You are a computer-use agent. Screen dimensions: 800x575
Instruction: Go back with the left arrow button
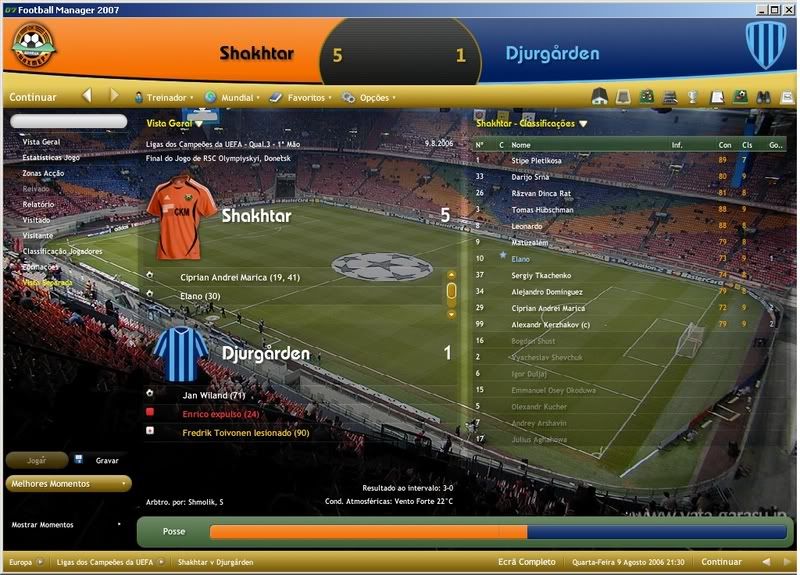tap(87, 97)
